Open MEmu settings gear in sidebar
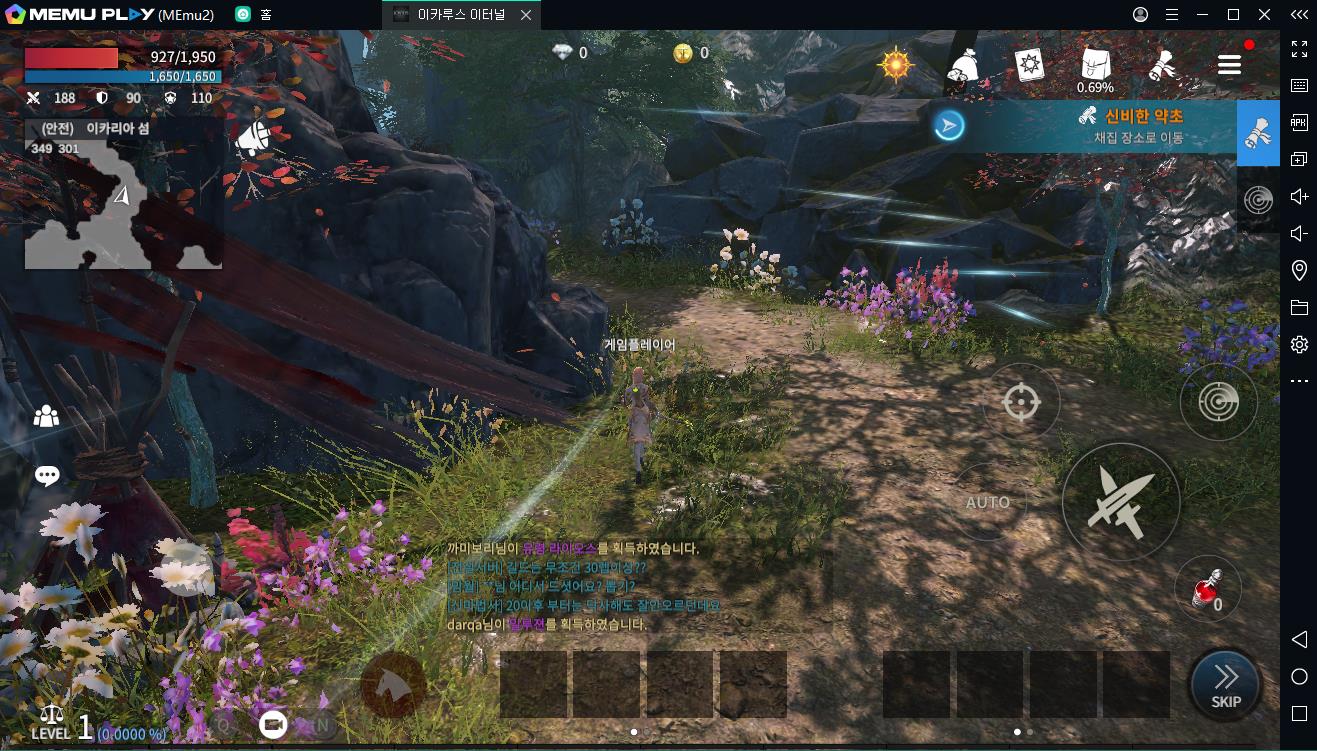The image size is (1317, 751). pyautogui.click(x=1299, y=345)
